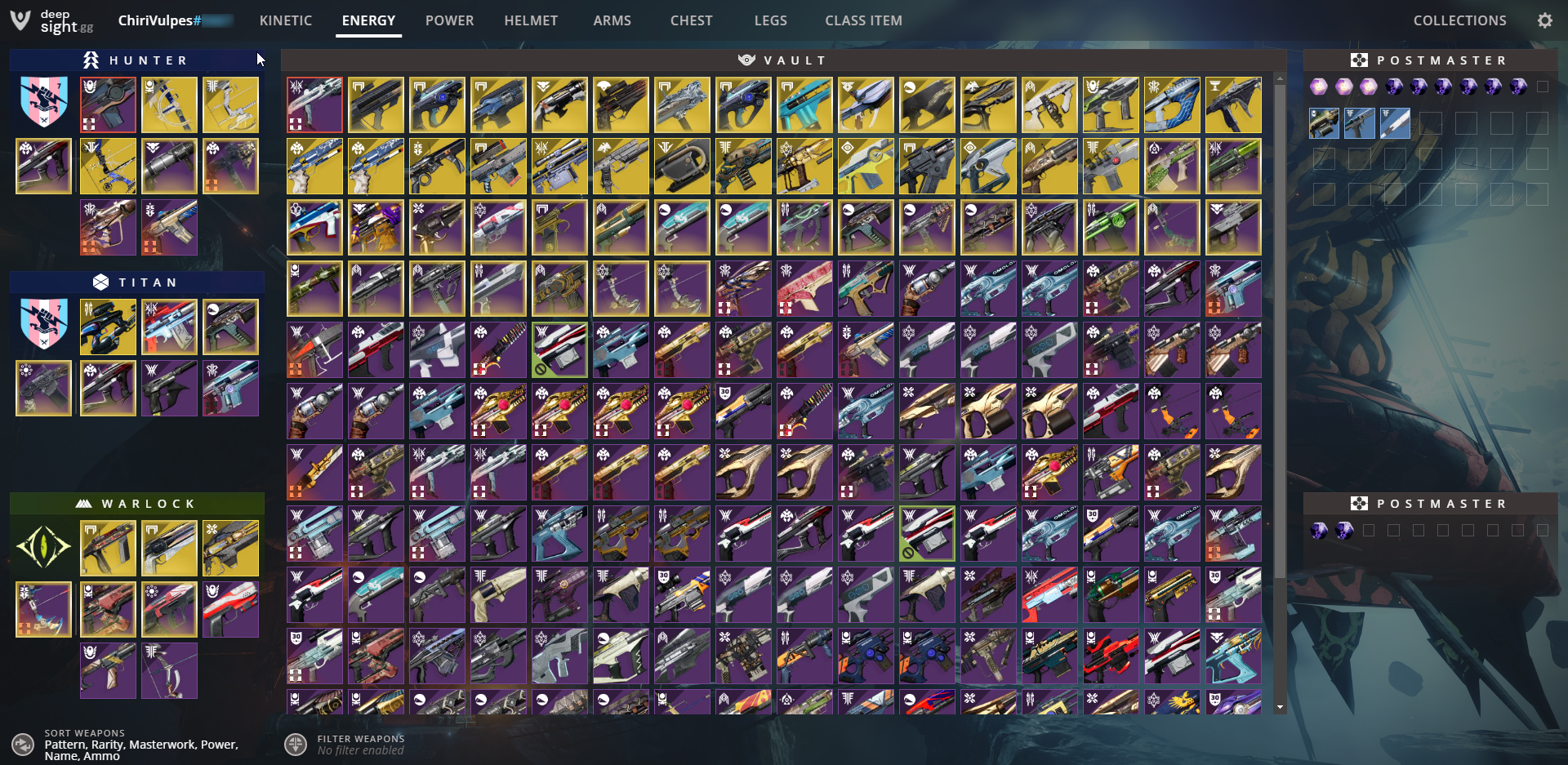Click the deepsight.gg logo

49,20
